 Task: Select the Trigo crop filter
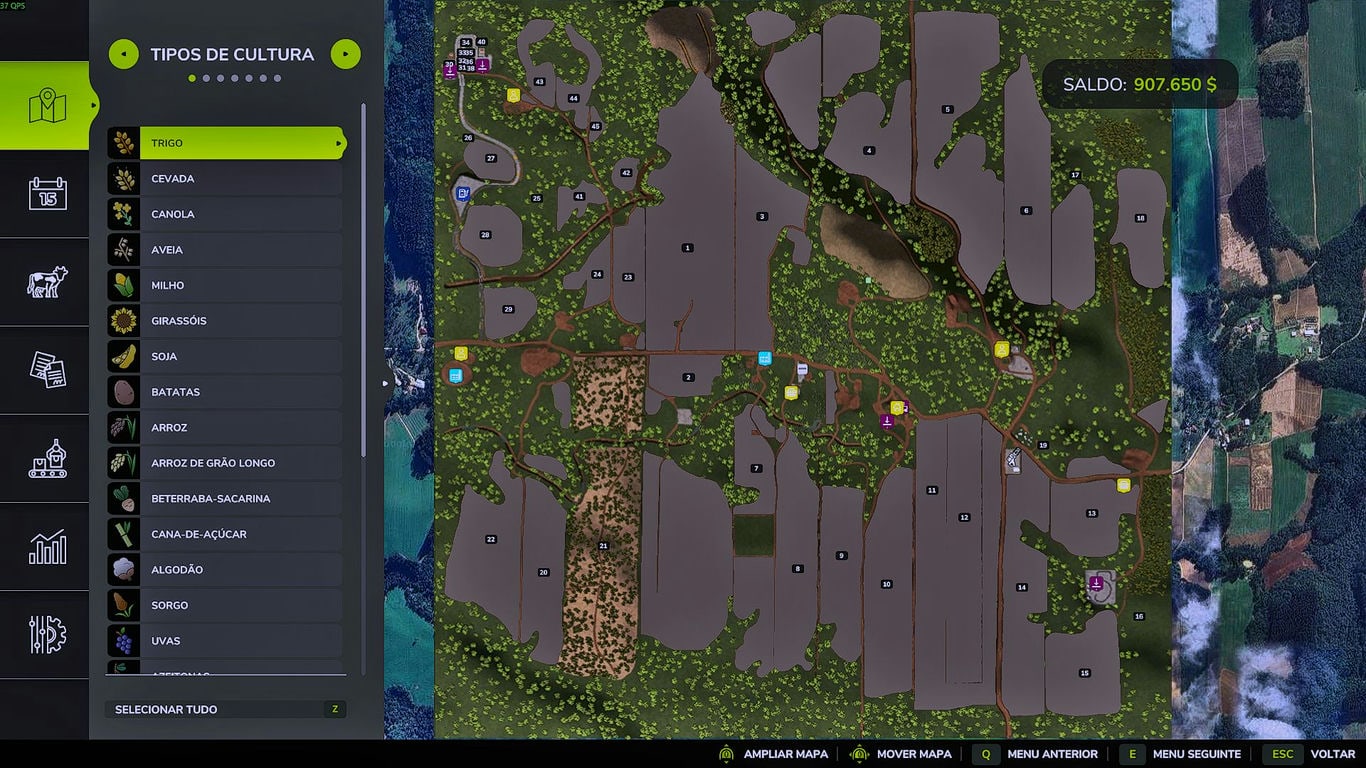tap(240, 143)
